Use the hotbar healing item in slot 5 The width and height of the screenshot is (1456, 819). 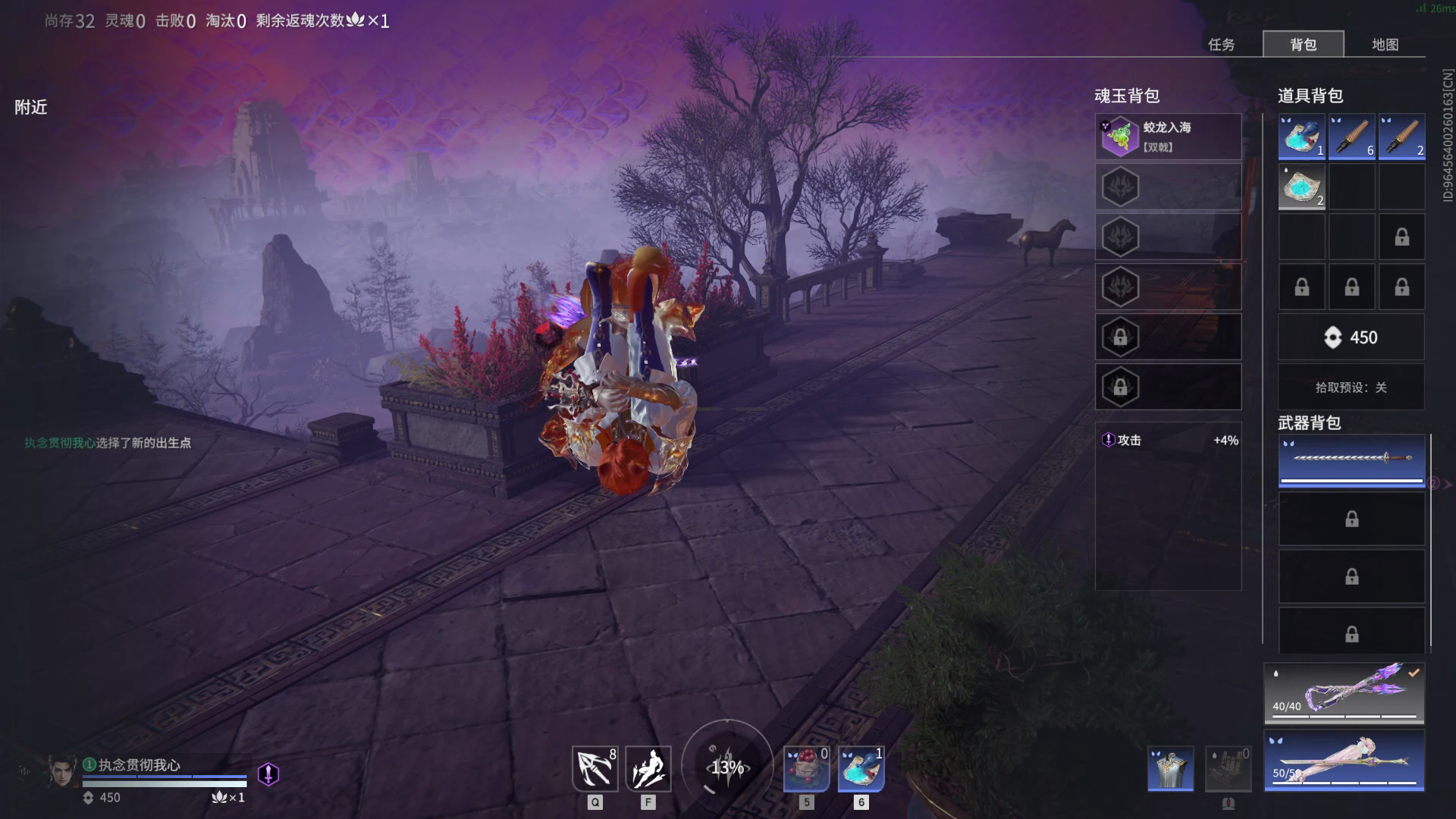[x=806, y=769]
